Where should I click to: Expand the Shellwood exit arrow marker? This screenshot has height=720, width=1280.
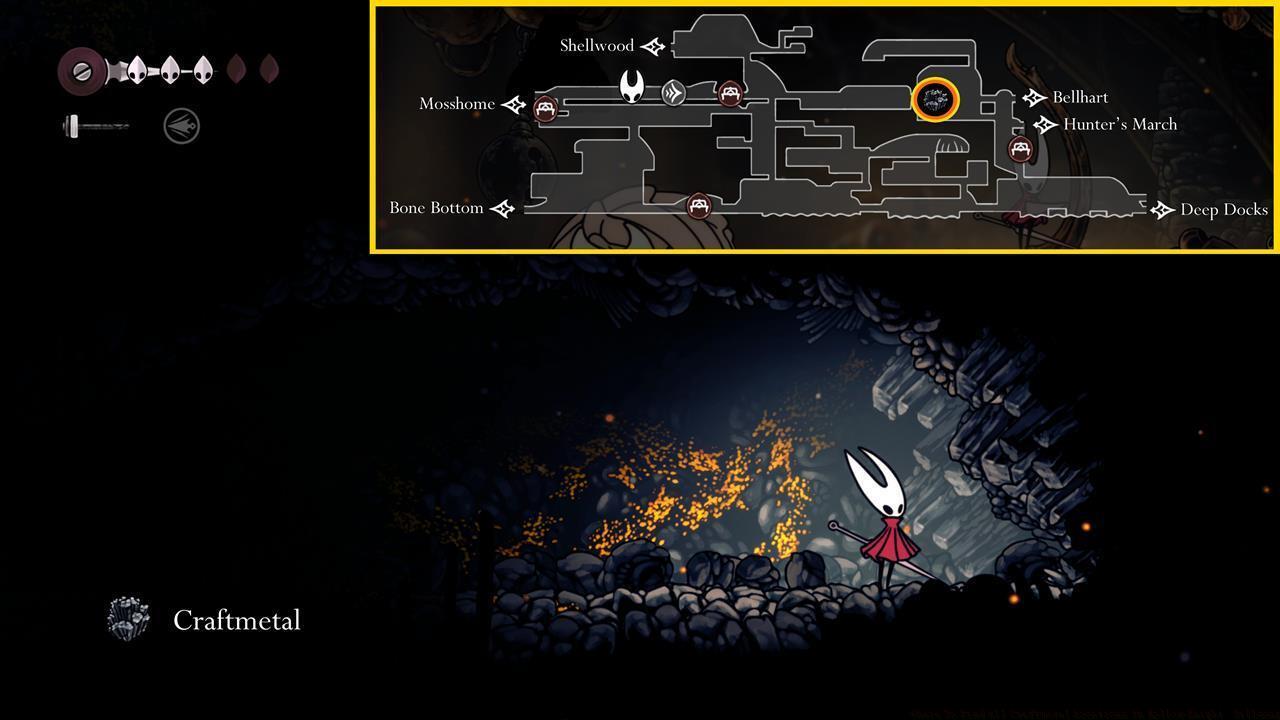(651, 45)
